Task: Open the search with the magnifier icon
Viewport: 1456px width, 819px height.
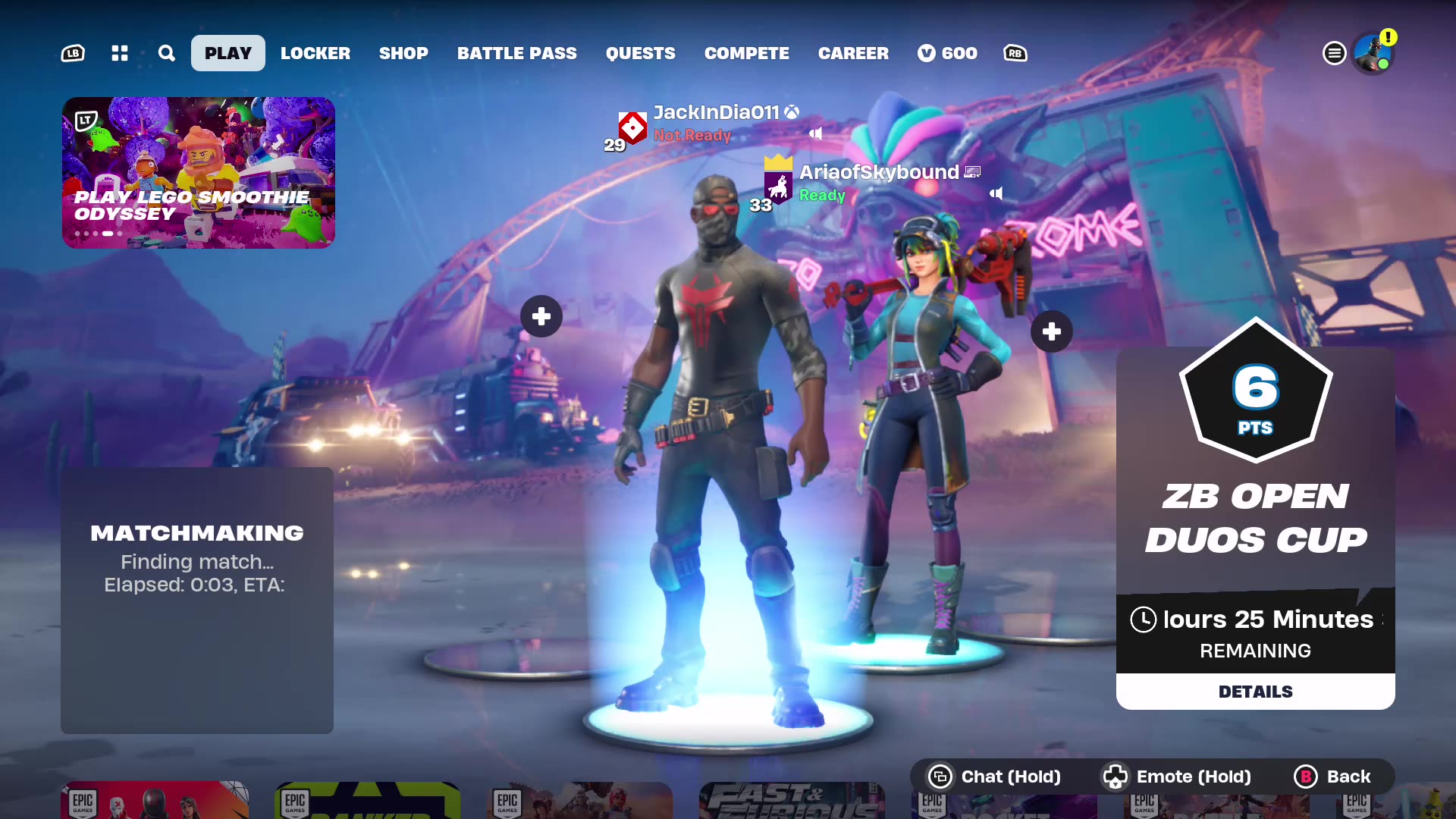Action: pos(166,53)
